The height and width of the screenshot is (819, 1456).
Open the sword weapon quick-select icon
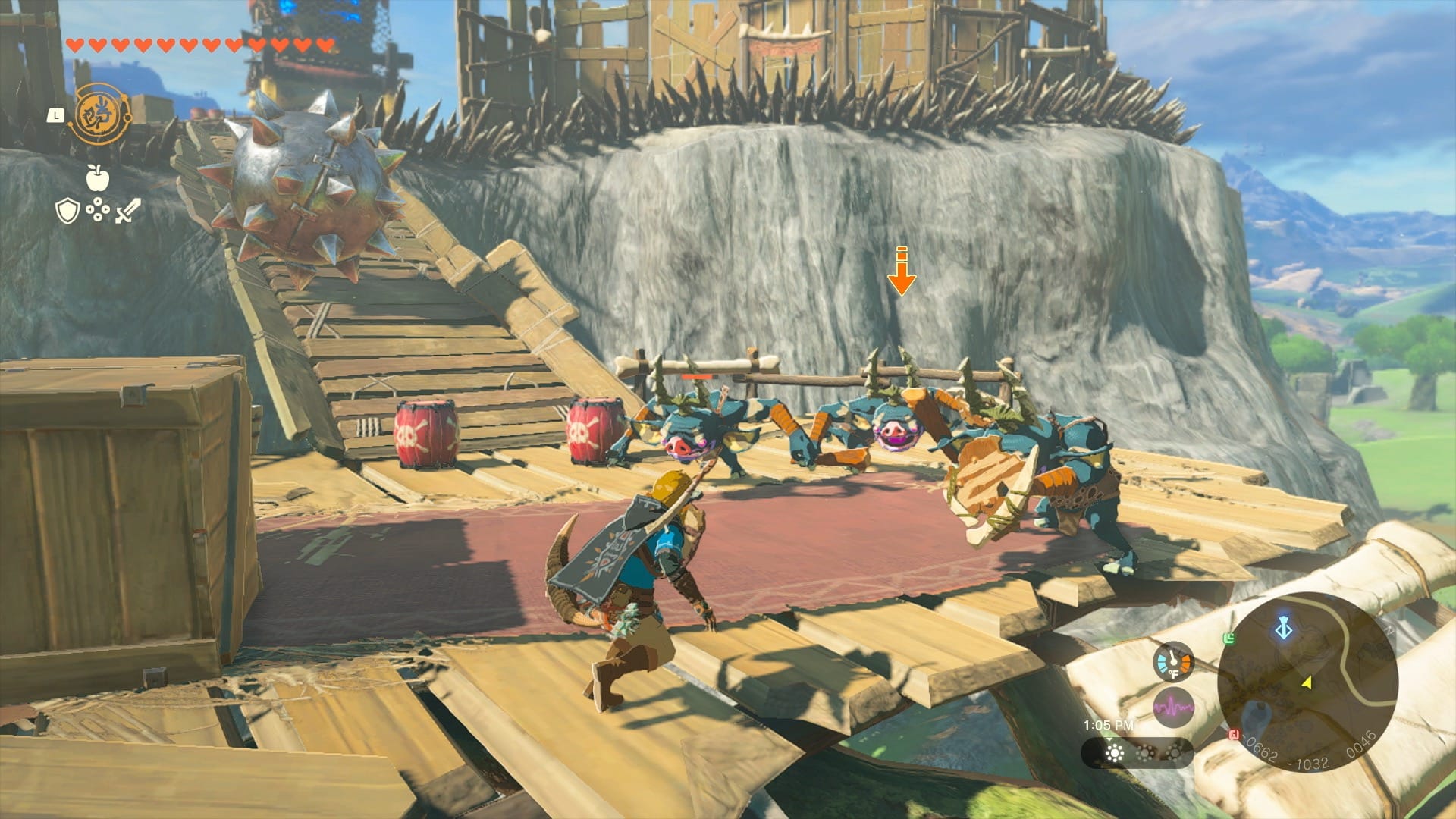(x=127, y=210)
